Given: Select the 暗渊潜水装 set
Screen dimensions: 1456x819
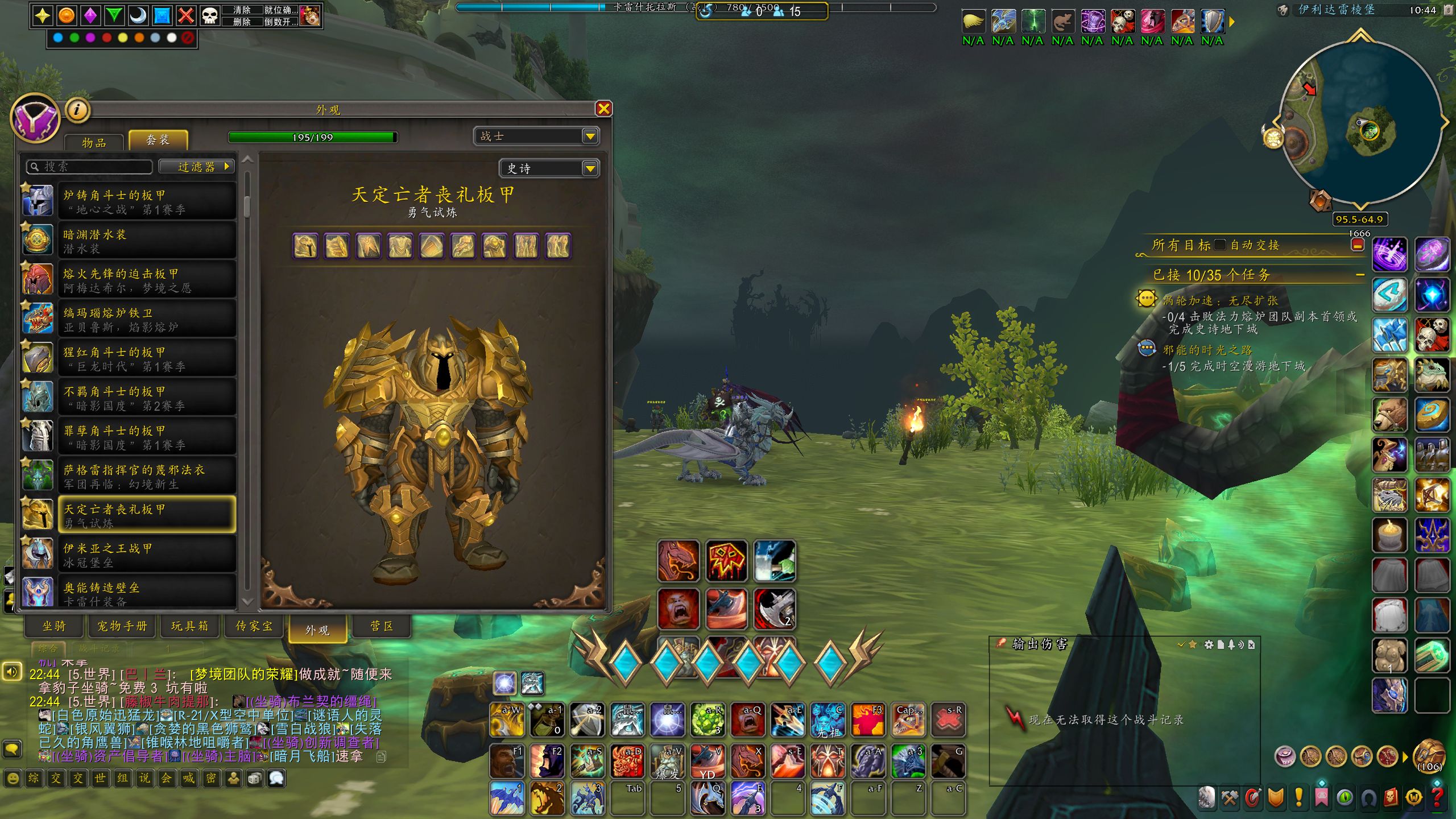Looking at the screenshot, I should pos(147,241).
